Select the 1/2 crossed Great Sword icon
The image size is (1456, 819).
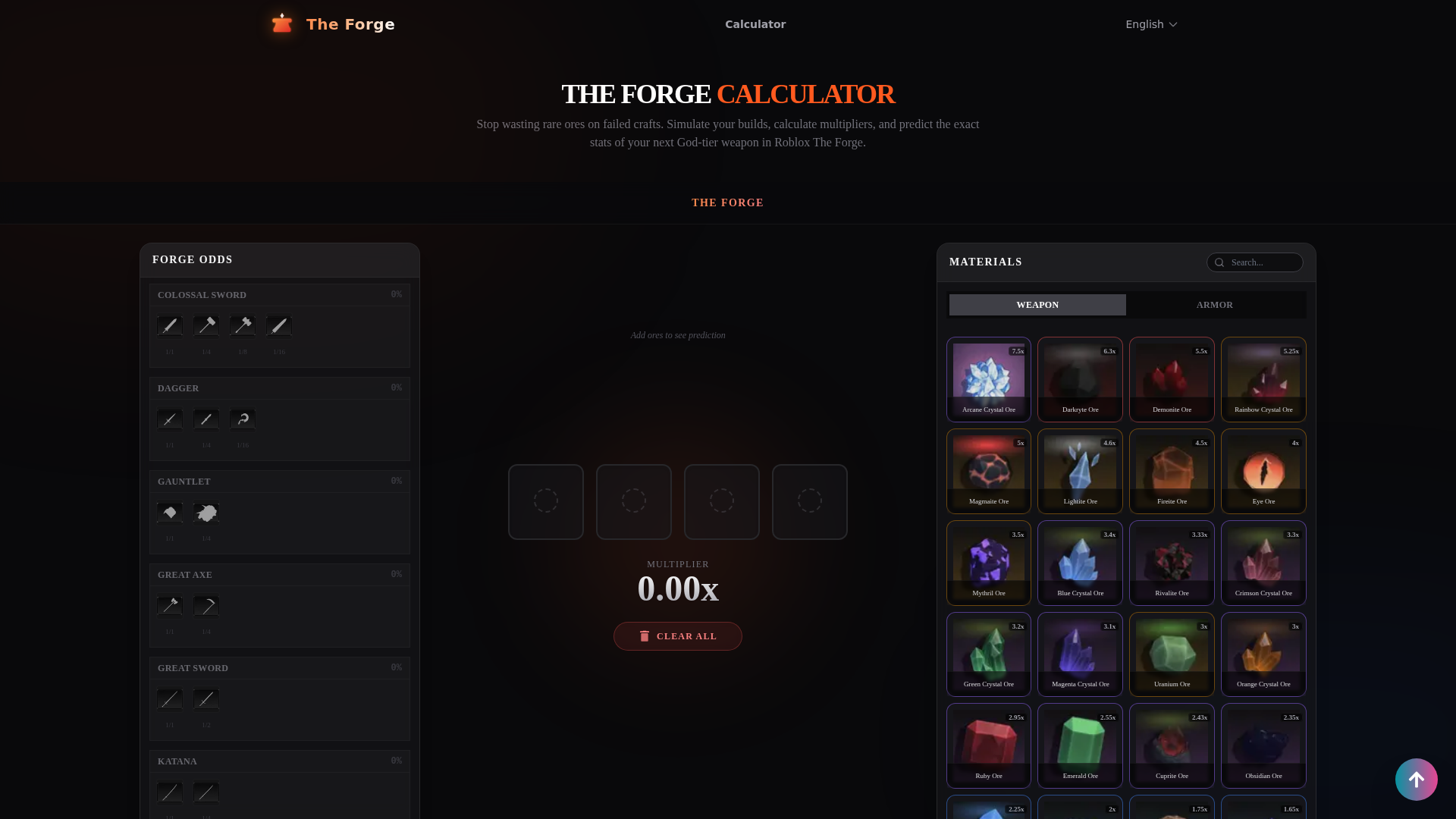click(206, 698)
